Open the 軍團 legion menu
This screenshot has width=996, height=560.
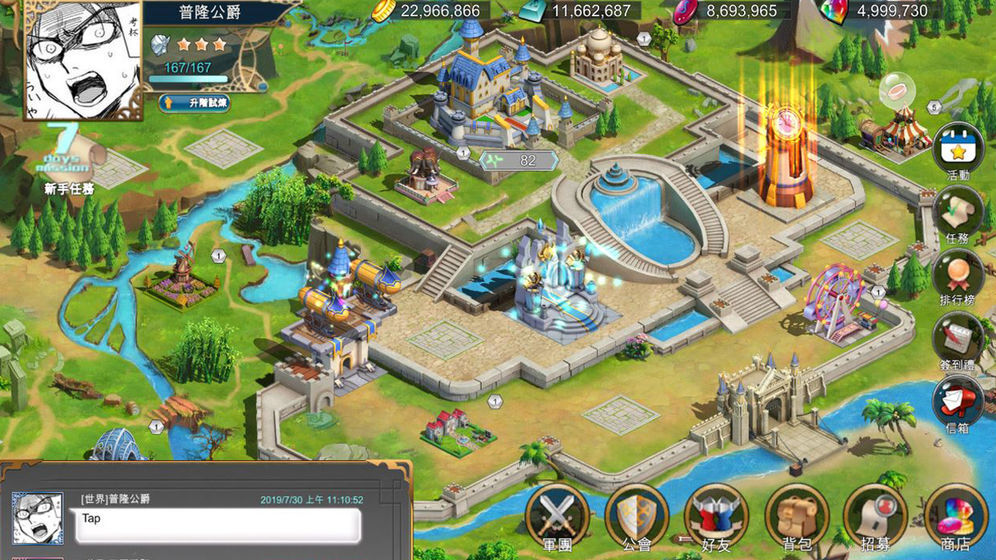click(556, 516)
